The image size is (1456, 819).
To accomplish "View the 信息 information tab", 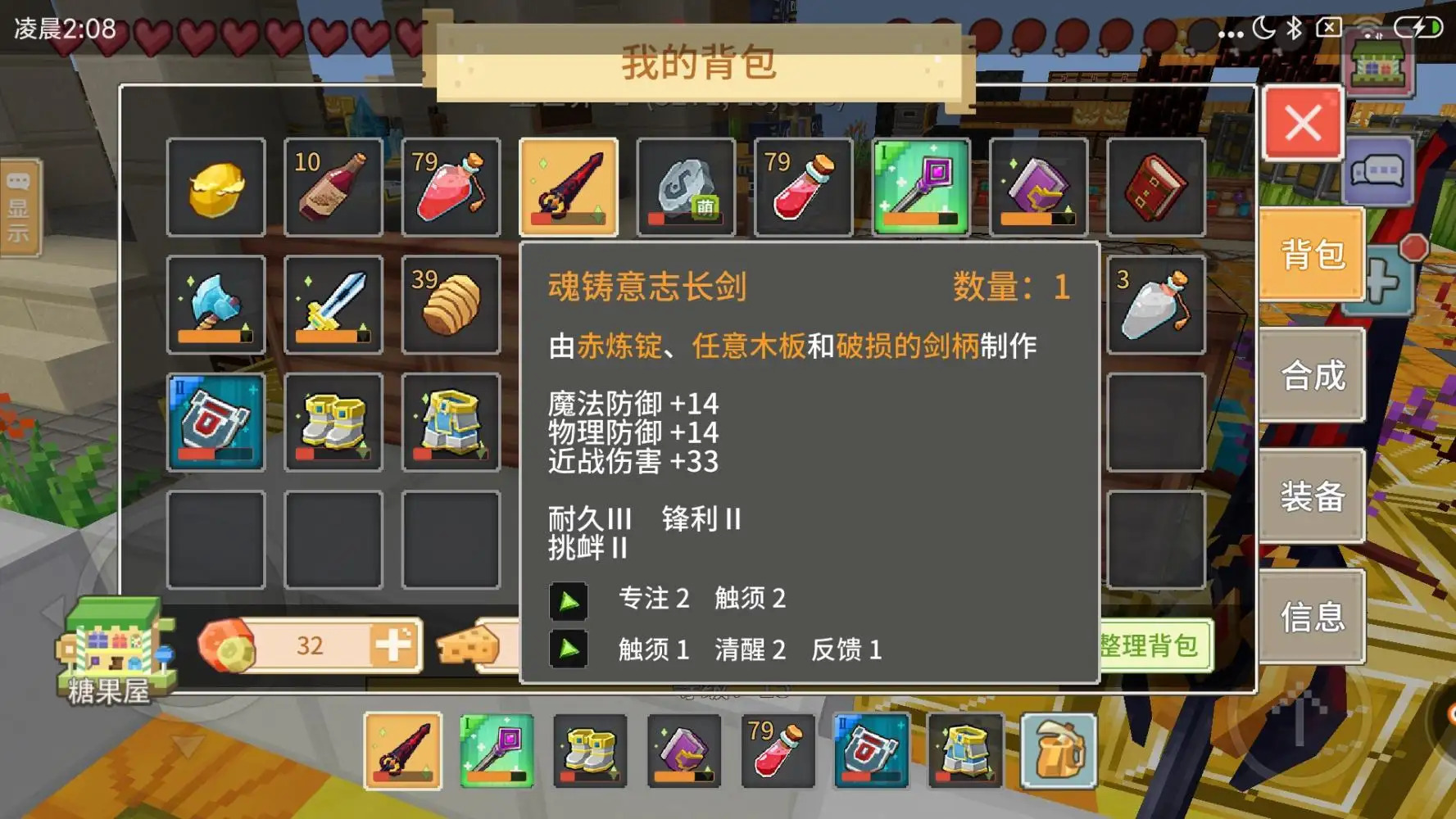I will (1312, 615).
